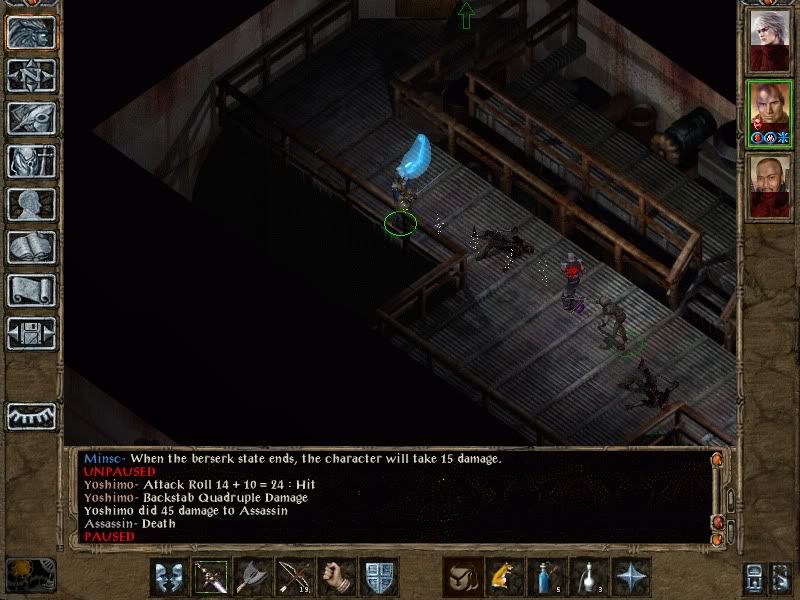
Task: Select the bare fist attack slot
Action: coord(337,577)
